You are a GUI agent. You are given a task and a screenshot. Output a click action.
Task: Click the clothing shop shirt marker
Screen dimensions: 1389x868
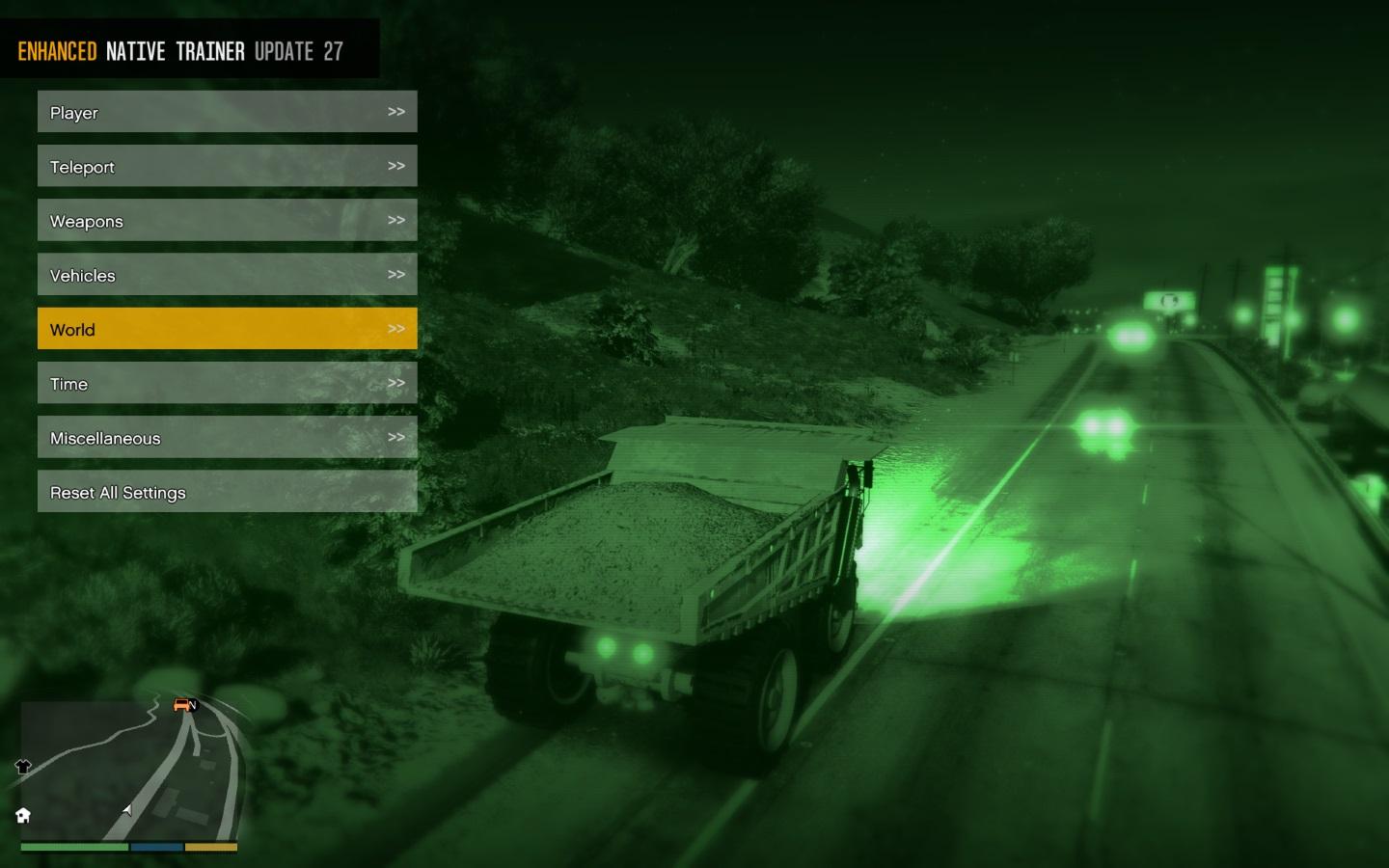[x=23, y=767]
